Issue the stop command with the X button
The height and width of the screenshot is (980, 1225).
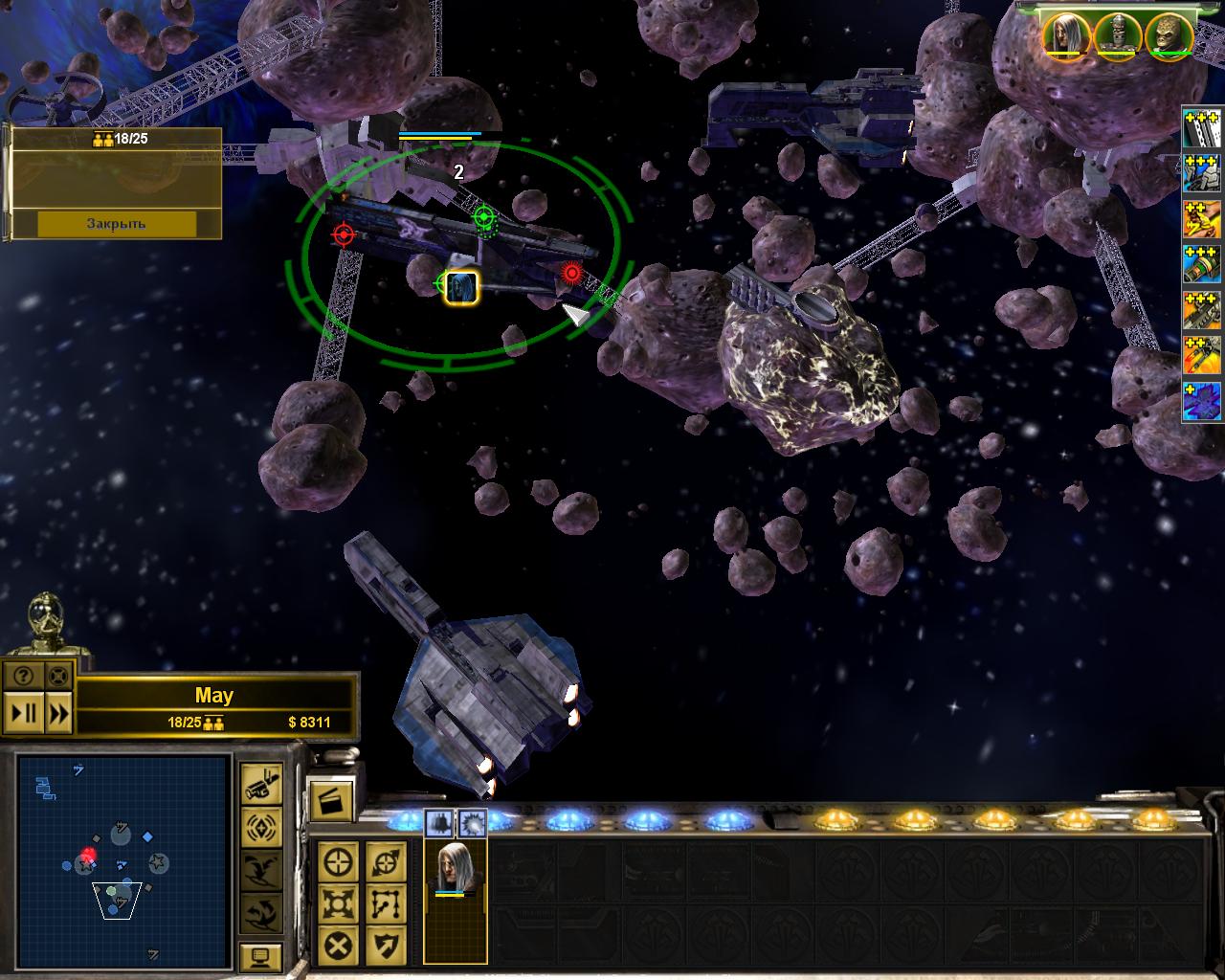point(340,946)
